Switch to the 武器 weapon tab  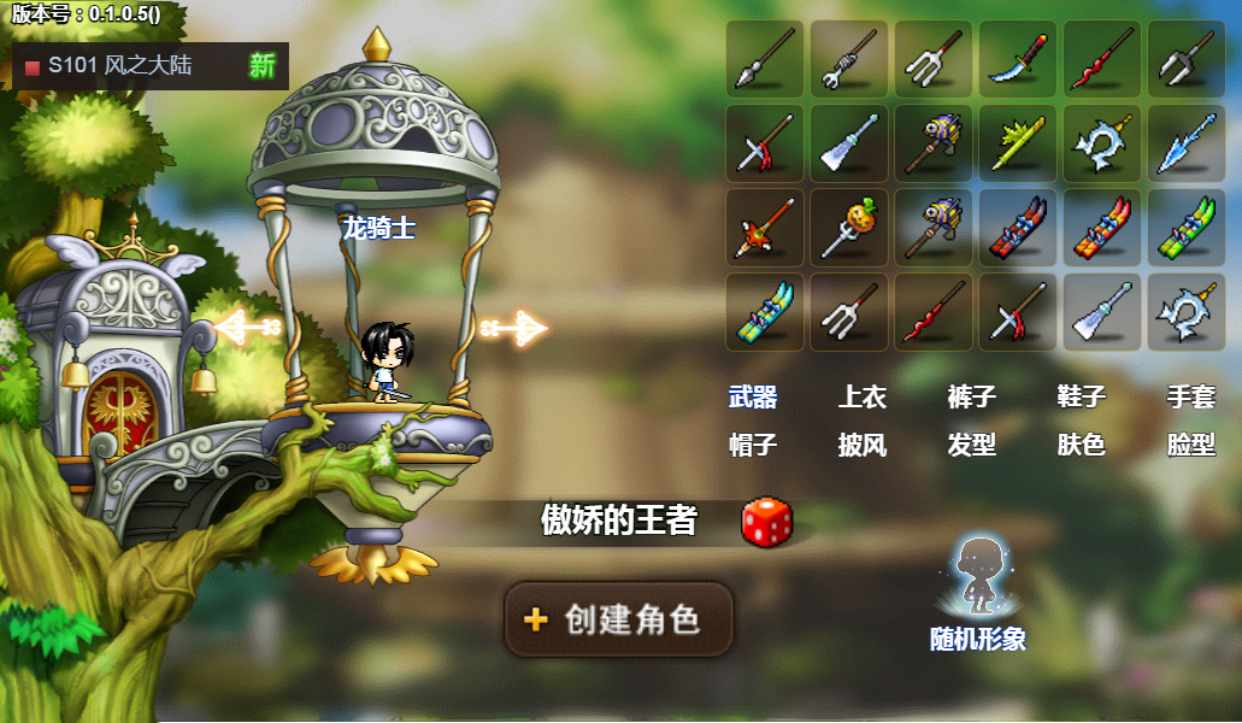[753, 397]
